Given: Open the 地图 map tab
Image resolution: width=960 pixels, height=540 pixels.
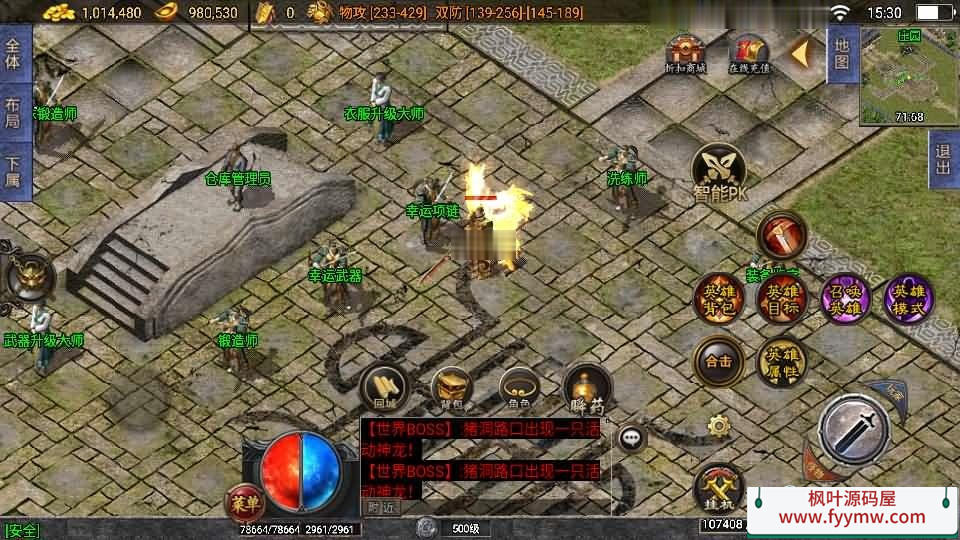Looking at the screenshot, I should pyautogui.click(x=842, y=53).
